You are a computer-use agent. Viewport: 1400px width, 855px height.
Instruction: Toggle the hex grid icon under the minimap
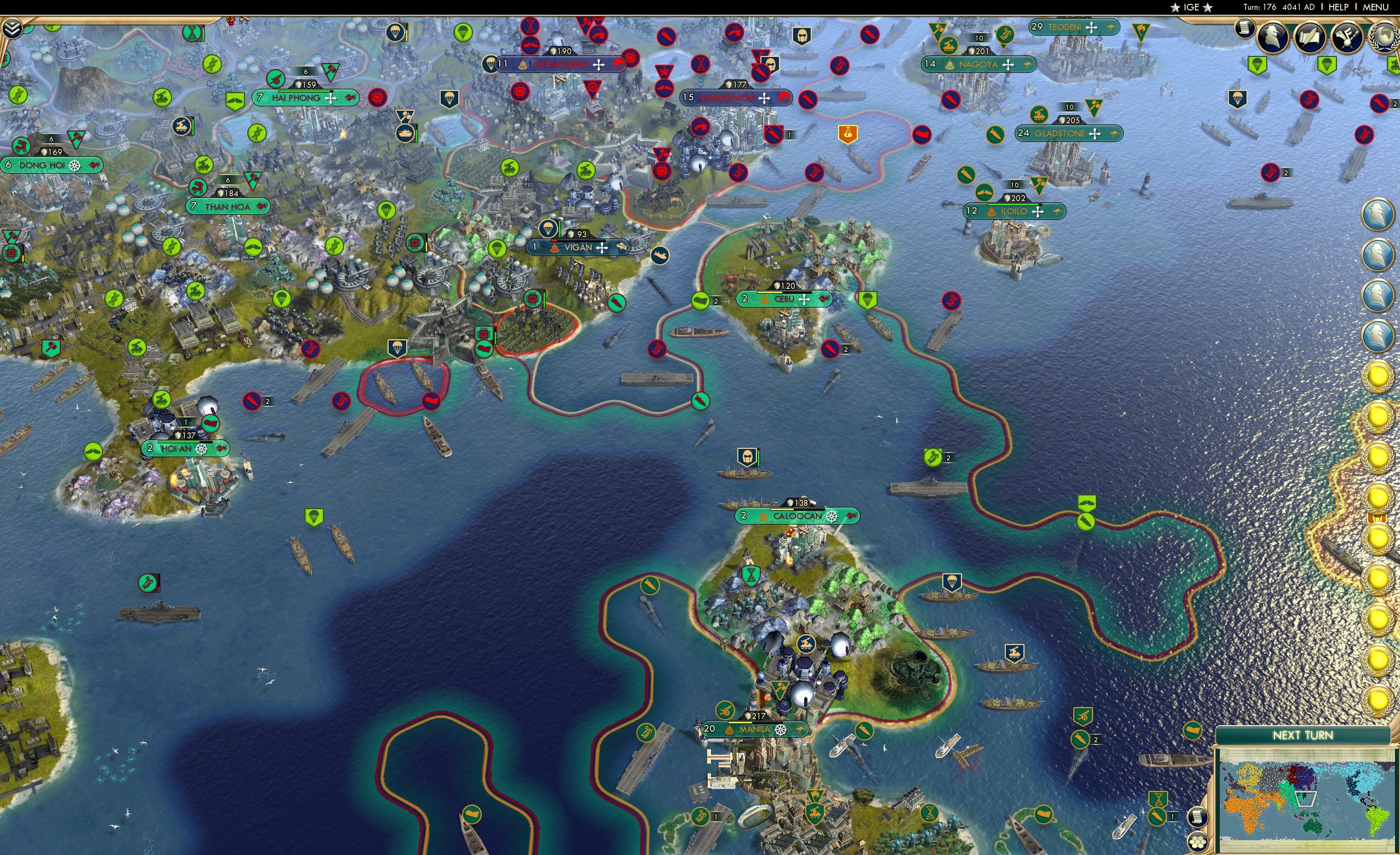[1197, 843]
